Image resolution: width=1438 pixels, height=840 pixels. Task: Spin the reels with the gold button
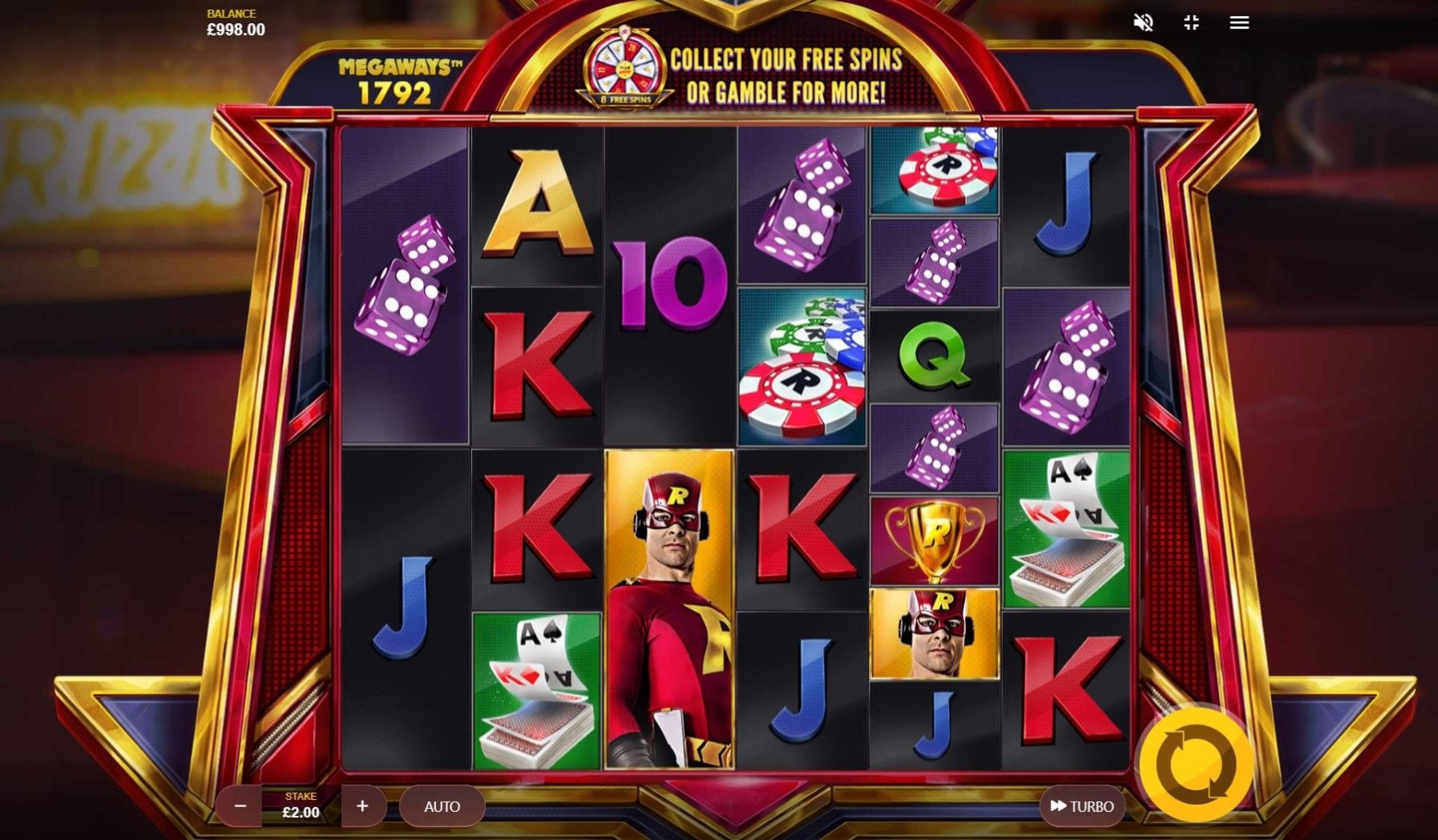(1194, 765)
